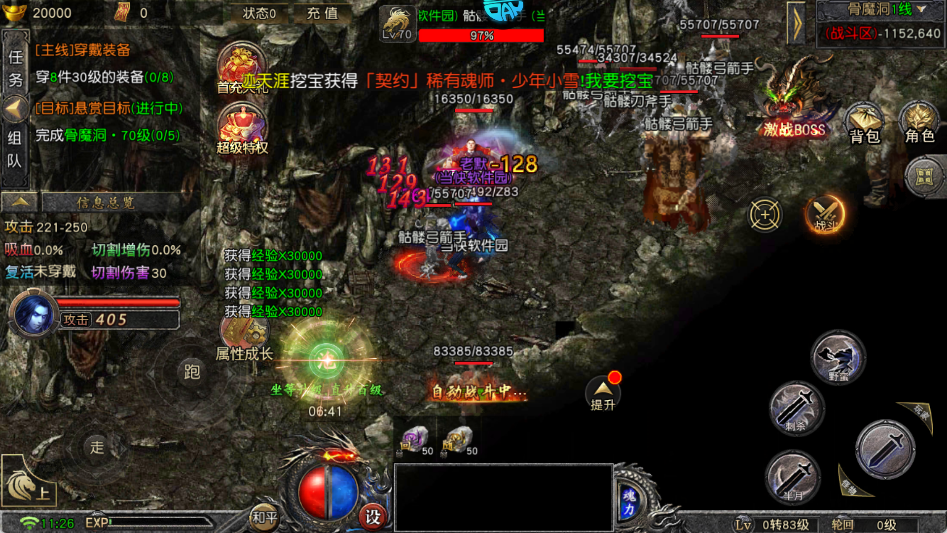Click the crosshair target-lock button
947x533 pixels.
(x=766, y=214)
